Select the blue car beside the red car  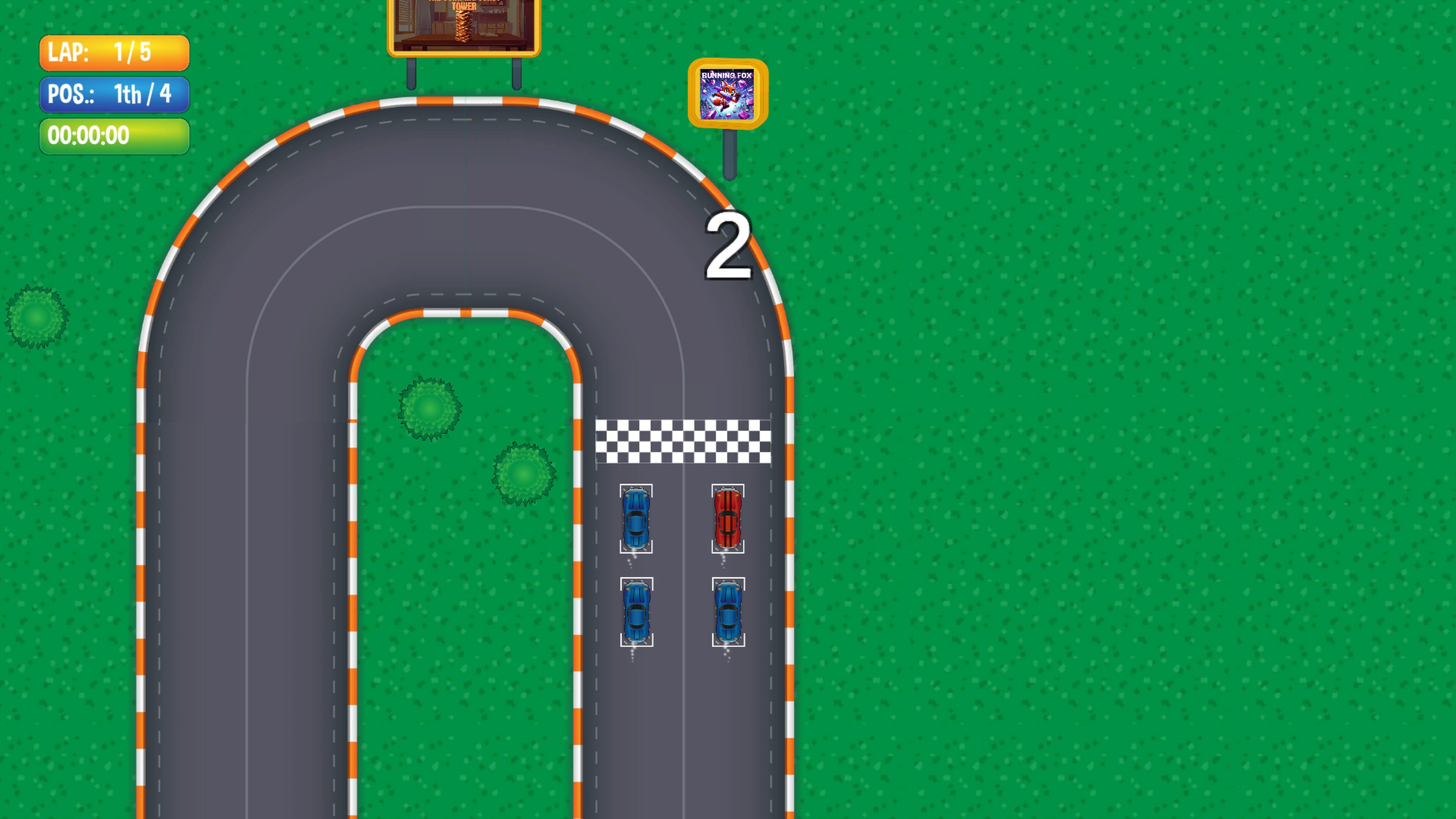(636, 519)
